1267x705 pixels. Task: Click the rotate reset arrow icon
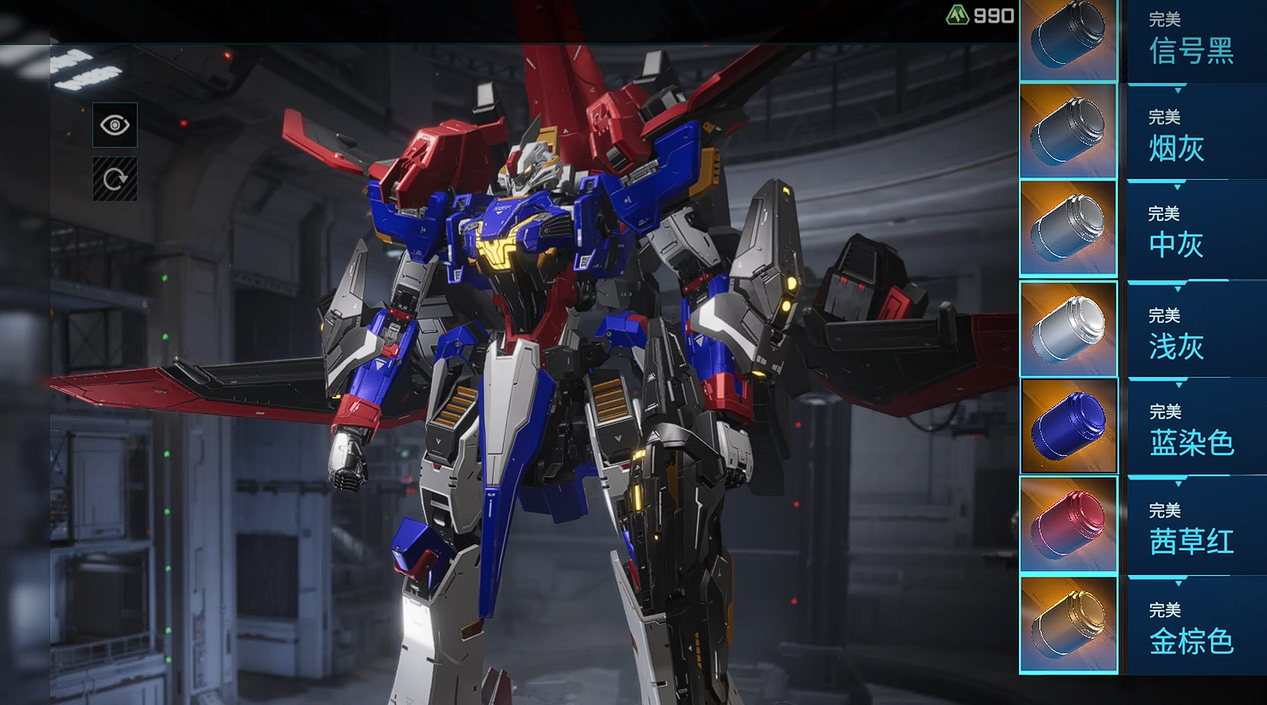click(x=115, y=178)
